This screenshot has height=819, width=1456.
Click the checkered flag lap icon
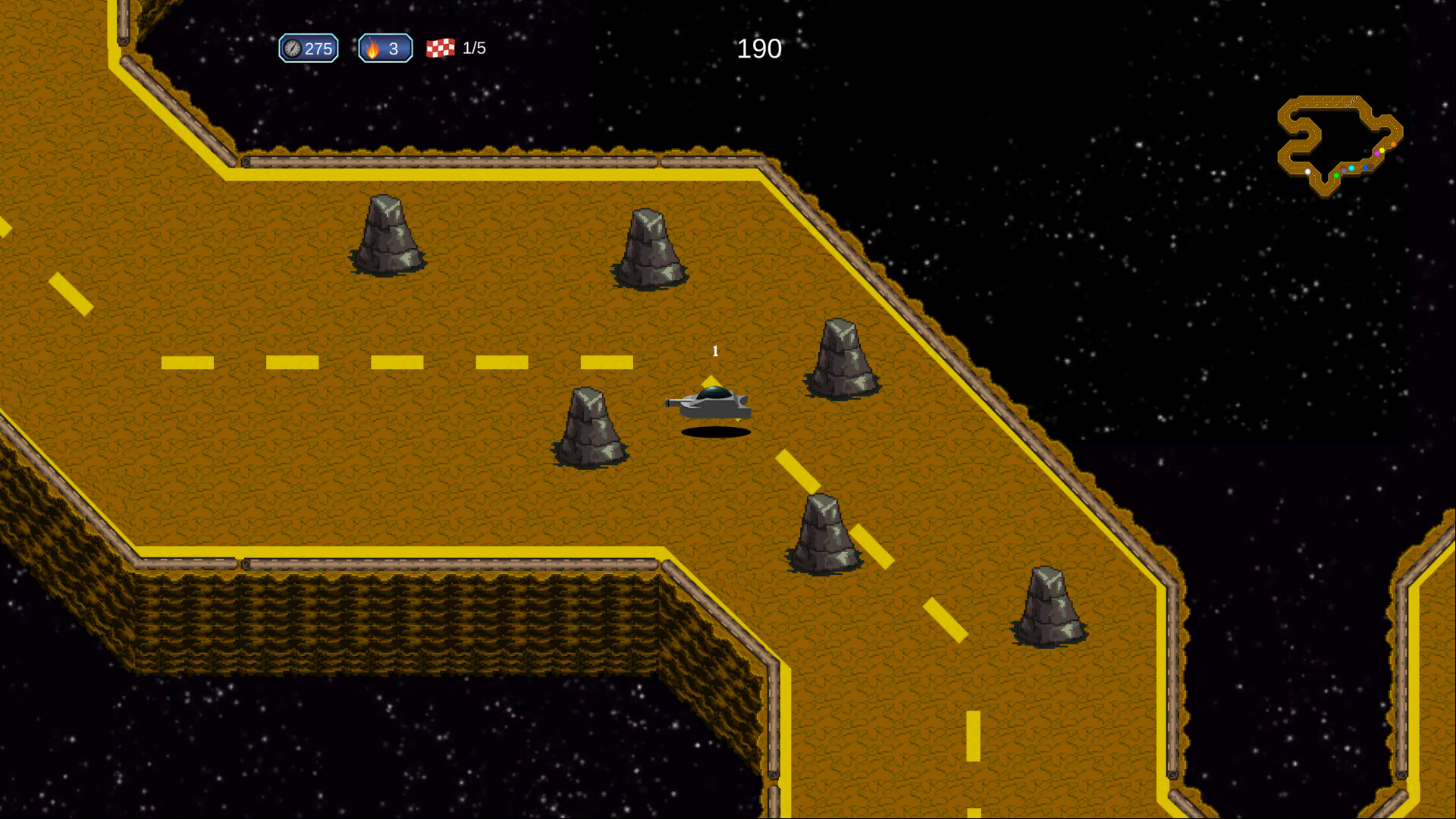click(441, 49)
